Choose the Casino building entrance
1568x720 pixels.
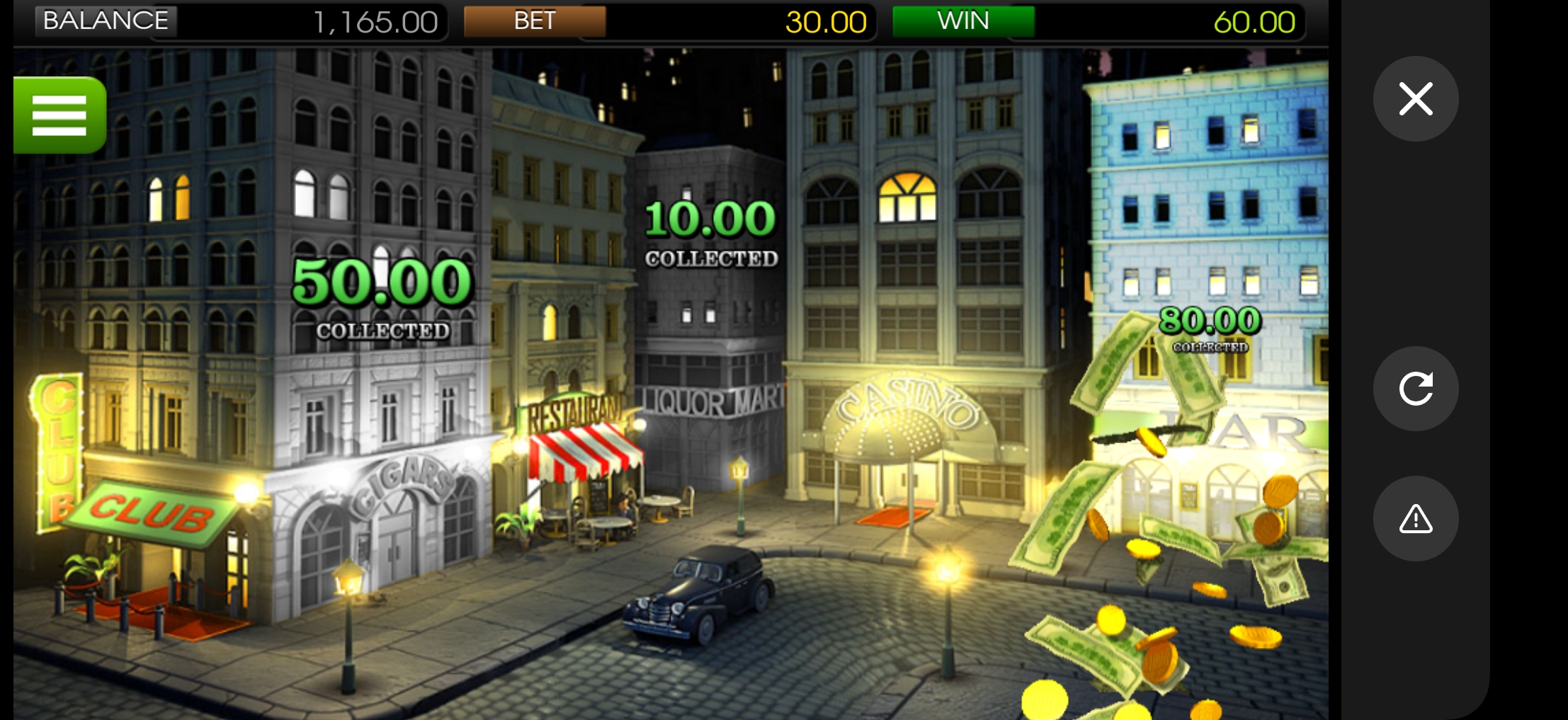pyautogui.click(x=907, y=453)
